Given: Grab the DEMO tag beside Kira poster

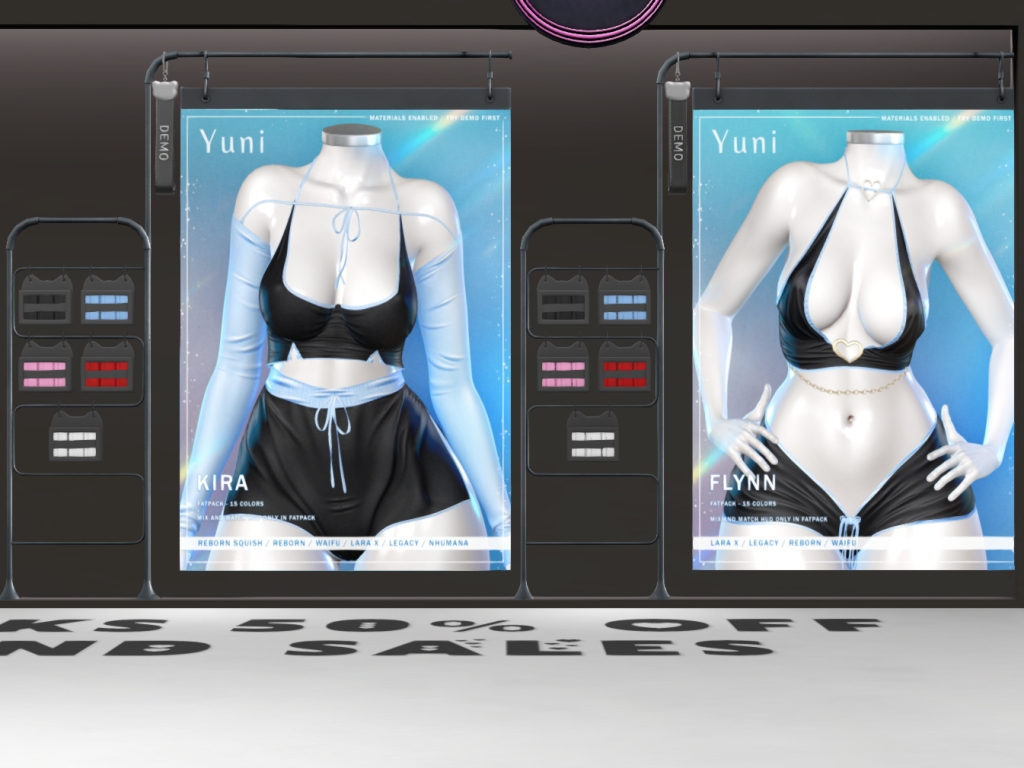Looking at the screenshot, I should pyautogui.click(x=165, y=140).
